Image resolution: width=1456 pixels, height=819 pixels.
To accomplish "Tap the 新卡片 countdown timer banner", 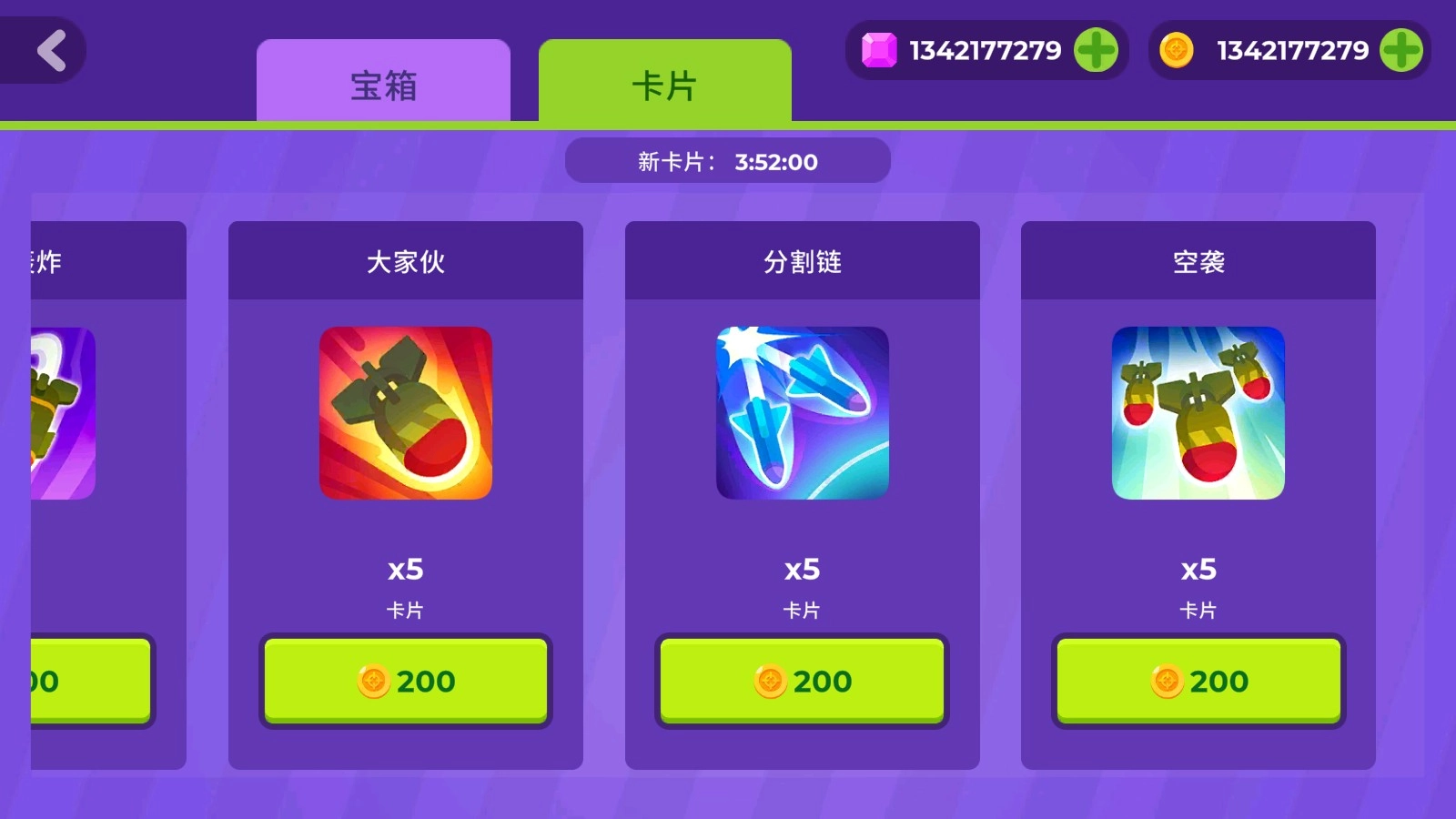I will click(728, 160).
